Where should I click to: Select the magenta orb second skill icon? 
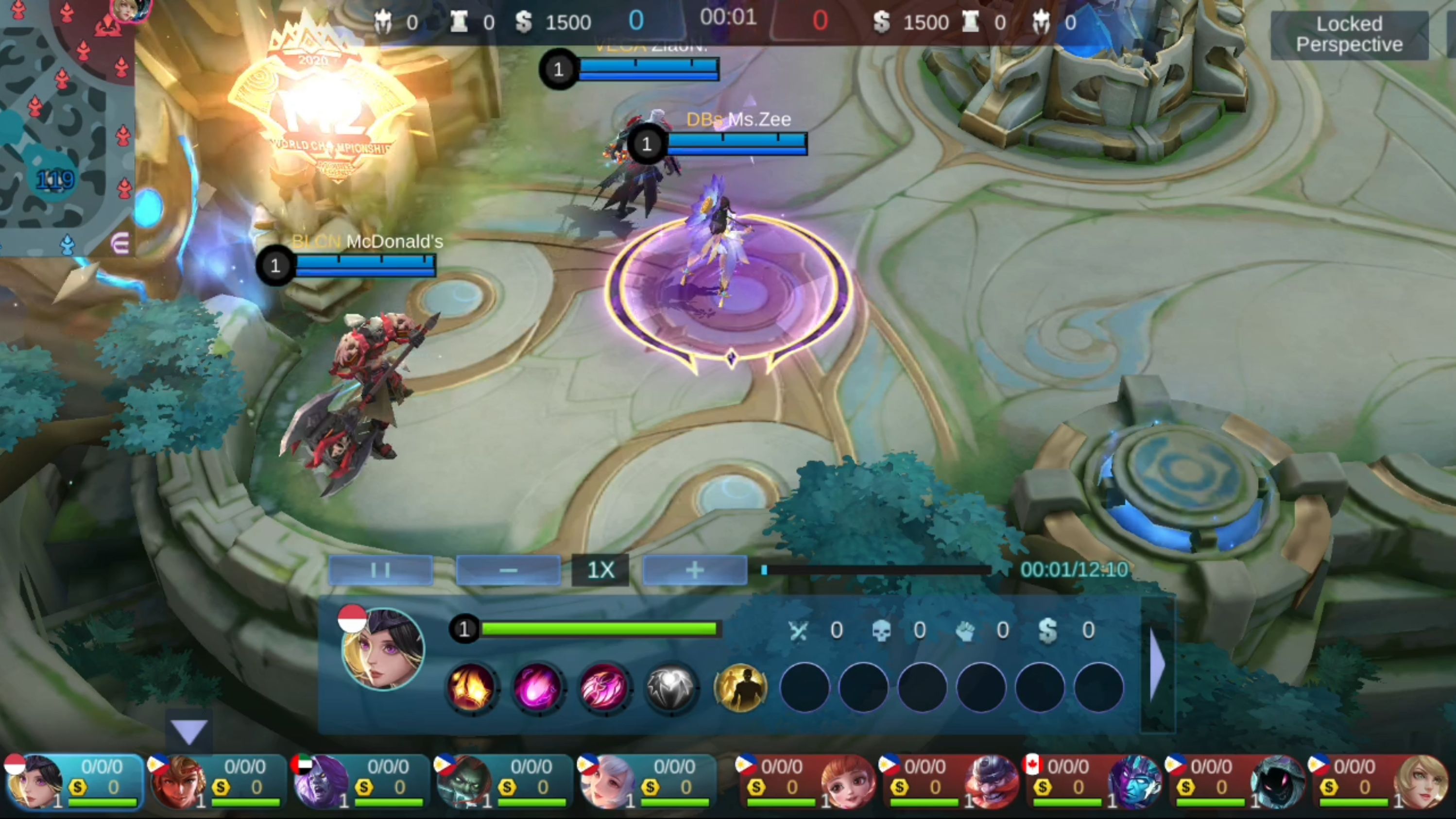pyautogui.click(x=537, y=687)
